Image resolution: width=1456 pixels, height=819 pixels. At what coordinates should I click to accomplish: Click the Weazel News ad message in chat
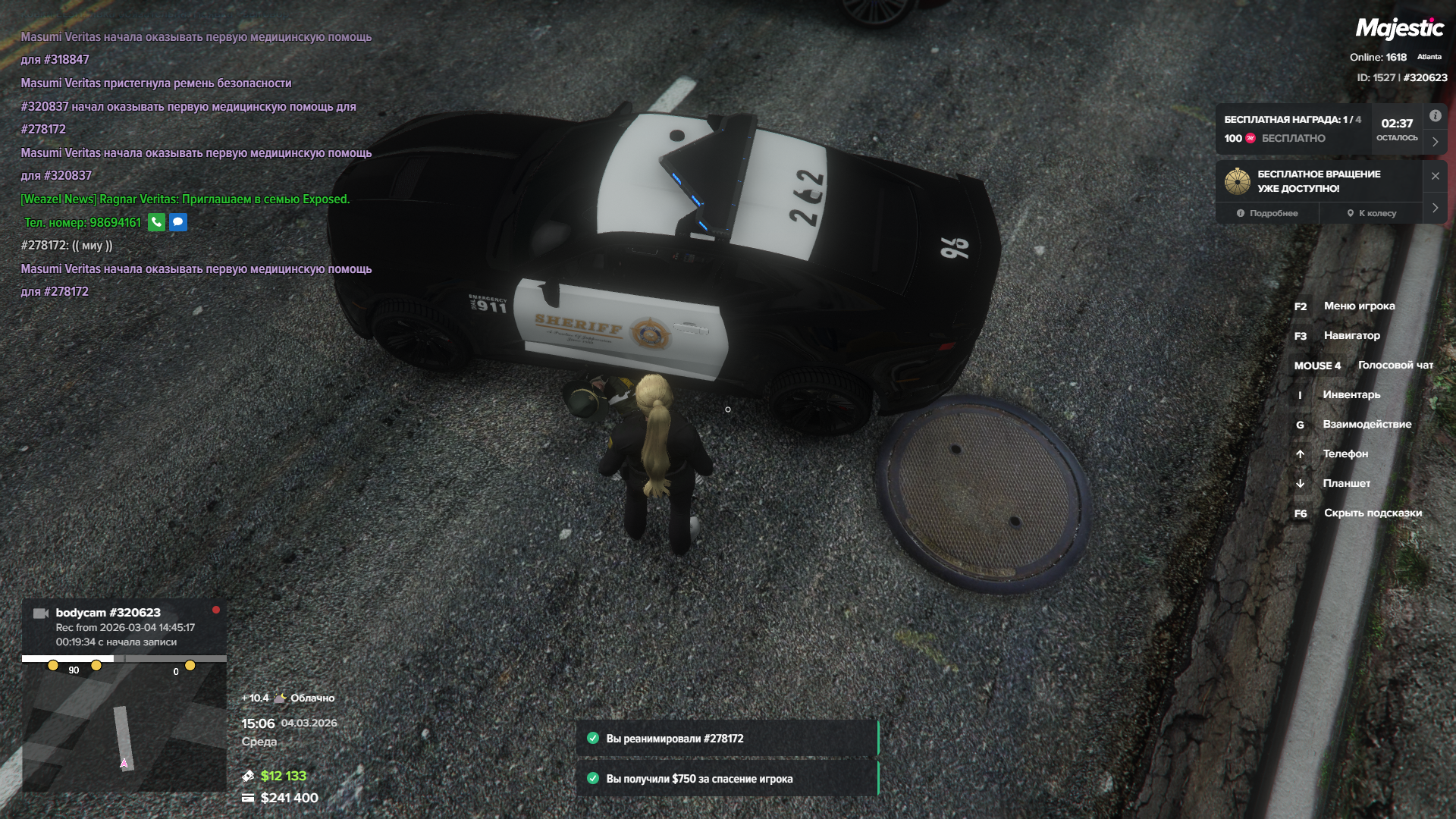pyautogui.click(x=185, y=199)
